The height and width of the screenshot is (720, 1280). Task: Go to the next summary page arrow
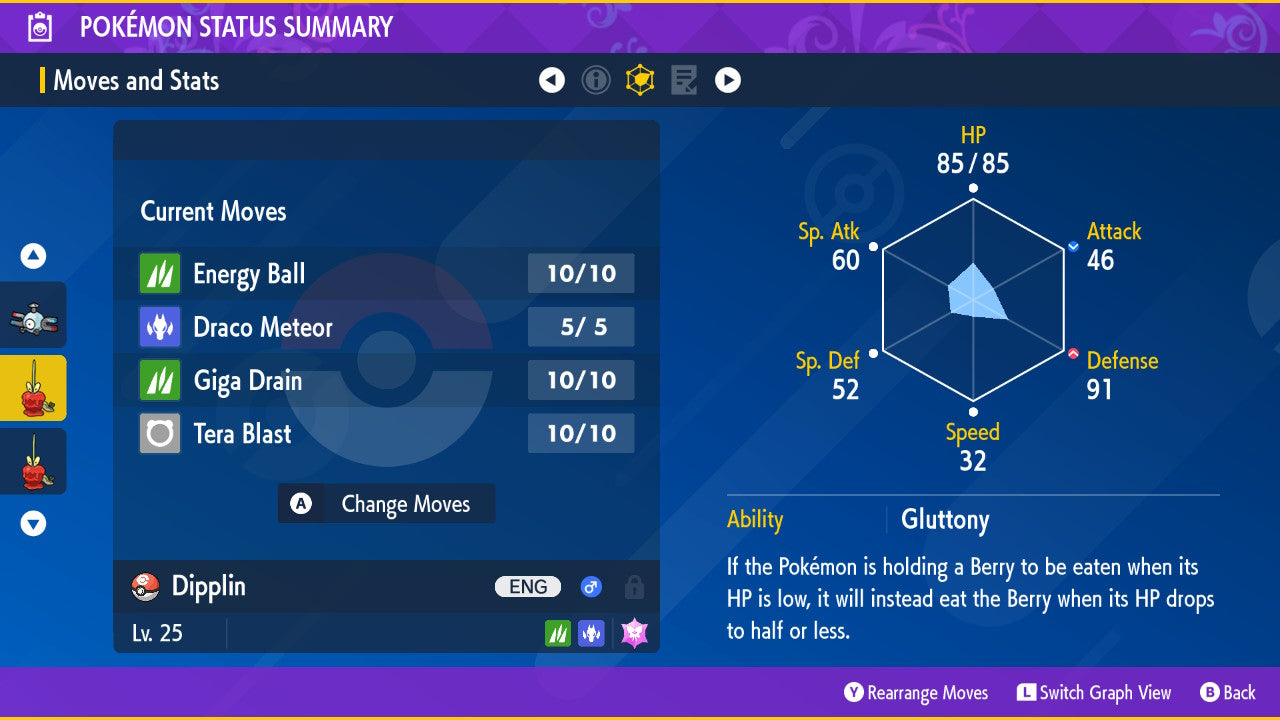[728, 80]
